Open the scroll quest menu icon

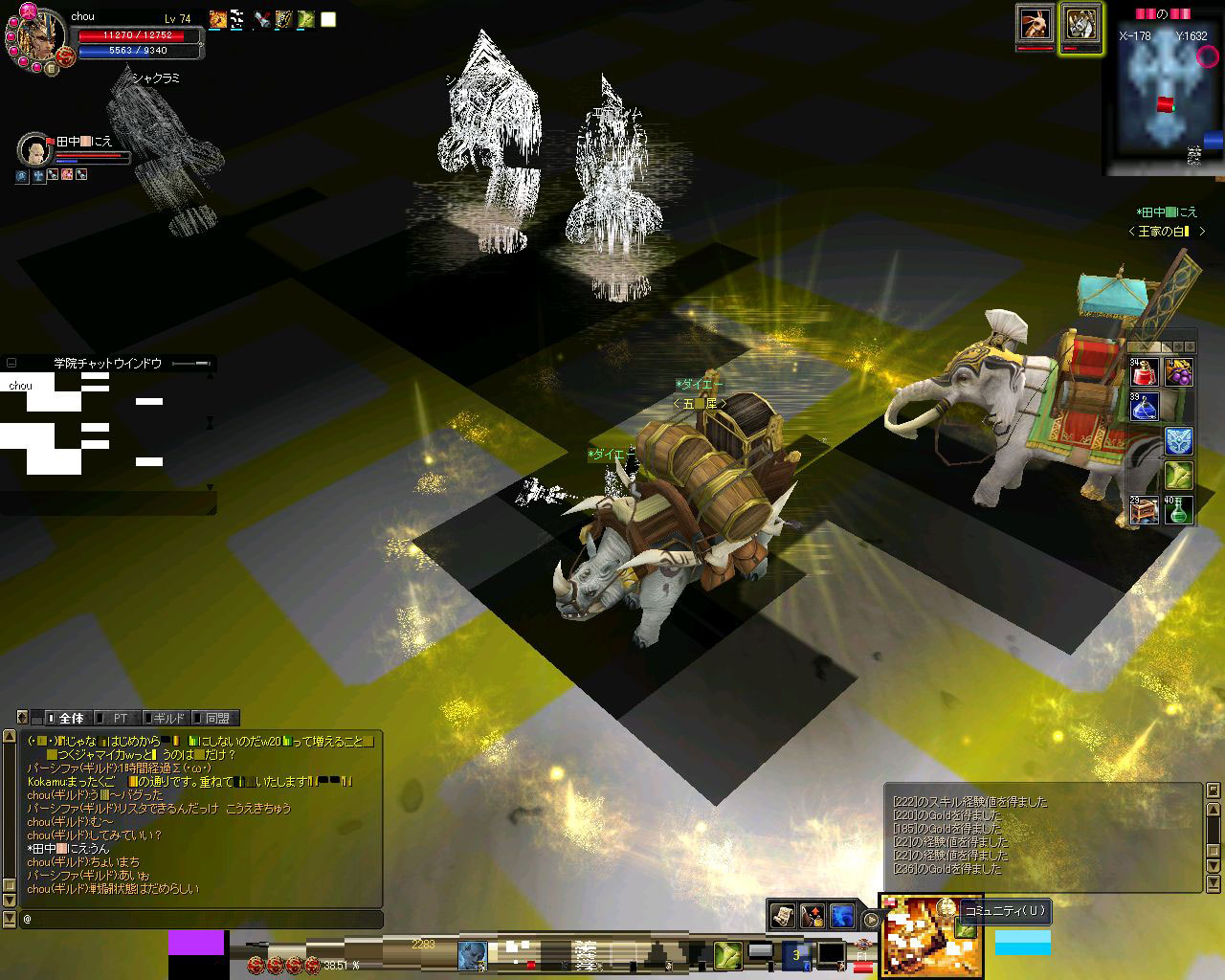click(x=782, y=916)
